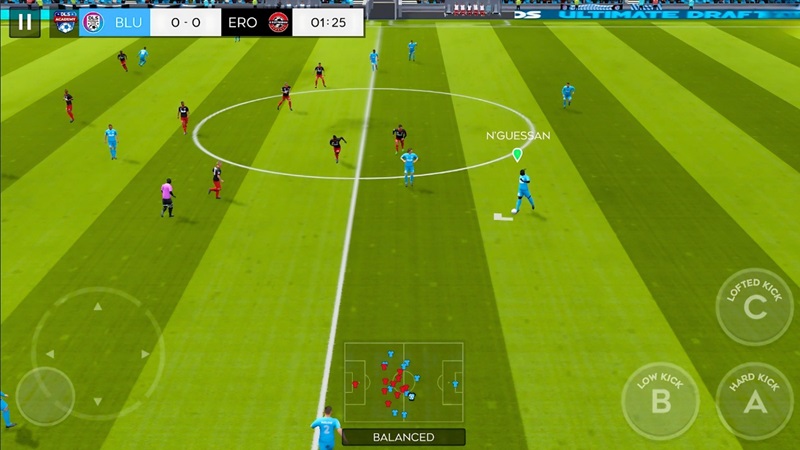Tap the virtual joystick's right arrow
Viewport: 800px width, 450px height.
click(x=146, y=353)
